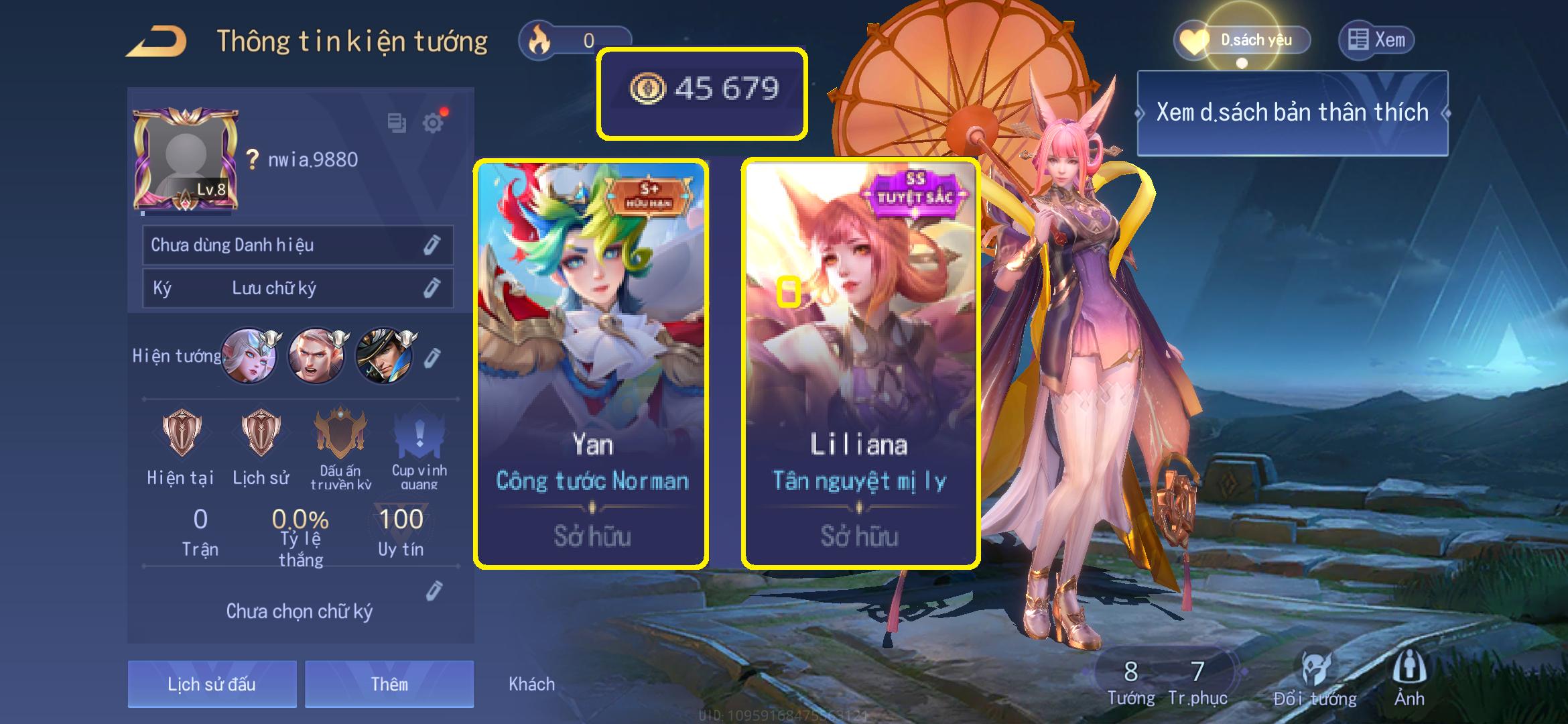
Task: Open the Ảnh photo mode
Action: pos(1409,678)
